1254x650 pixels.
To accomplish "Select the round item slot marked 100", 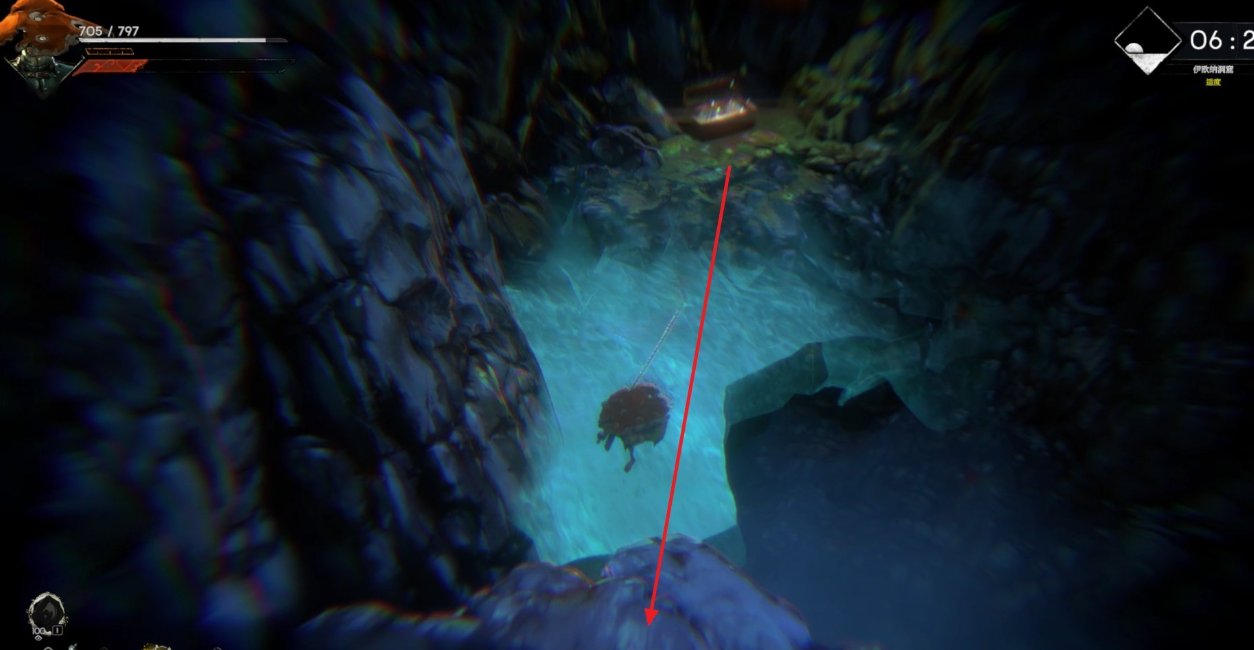I will tap(47, 613).
